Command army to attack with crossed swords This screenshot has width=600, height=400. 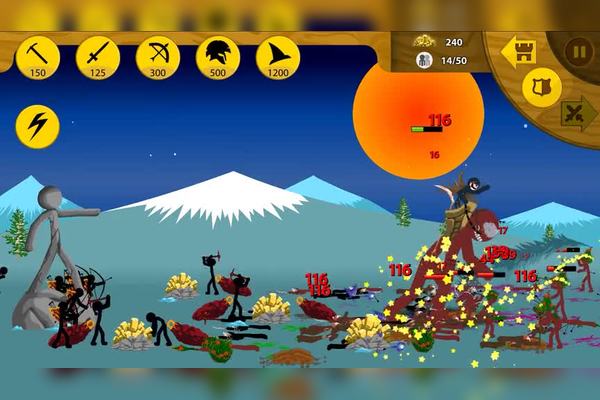(x=578, y=112)
